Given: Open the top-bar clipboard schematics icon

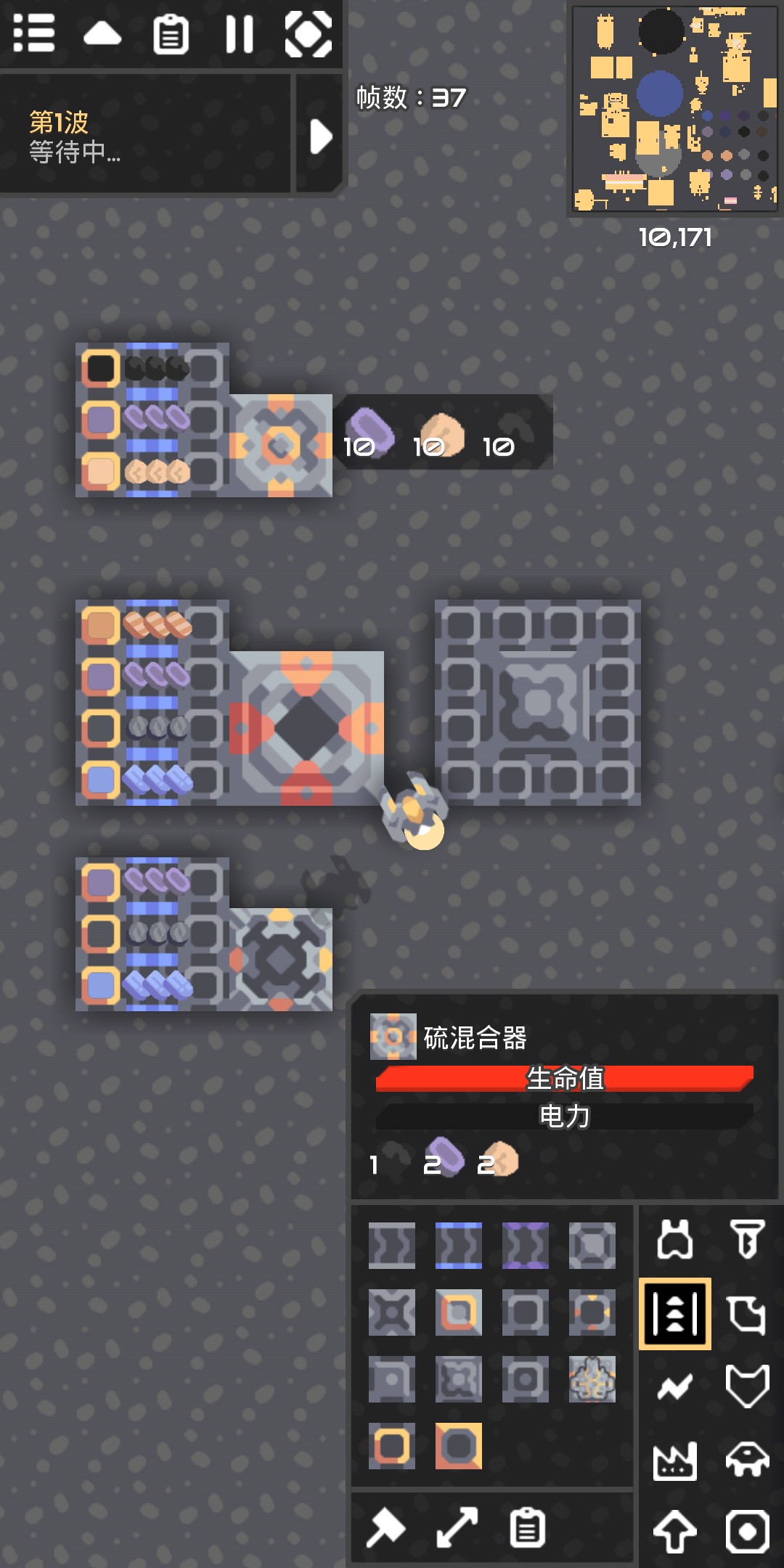Looking at the screenshot, I should click(x=171, y=33).
